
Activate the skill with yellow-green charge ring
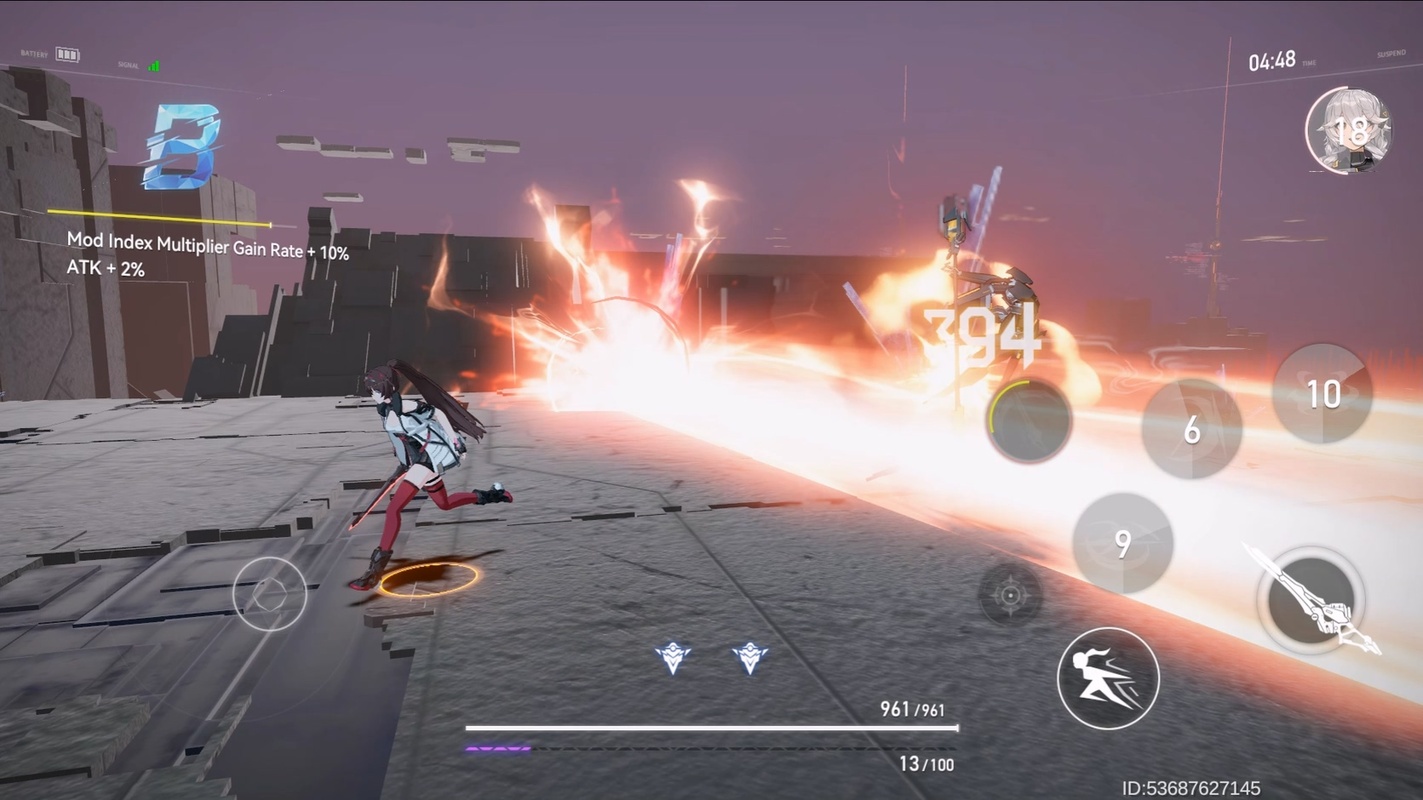(1028, 421)
